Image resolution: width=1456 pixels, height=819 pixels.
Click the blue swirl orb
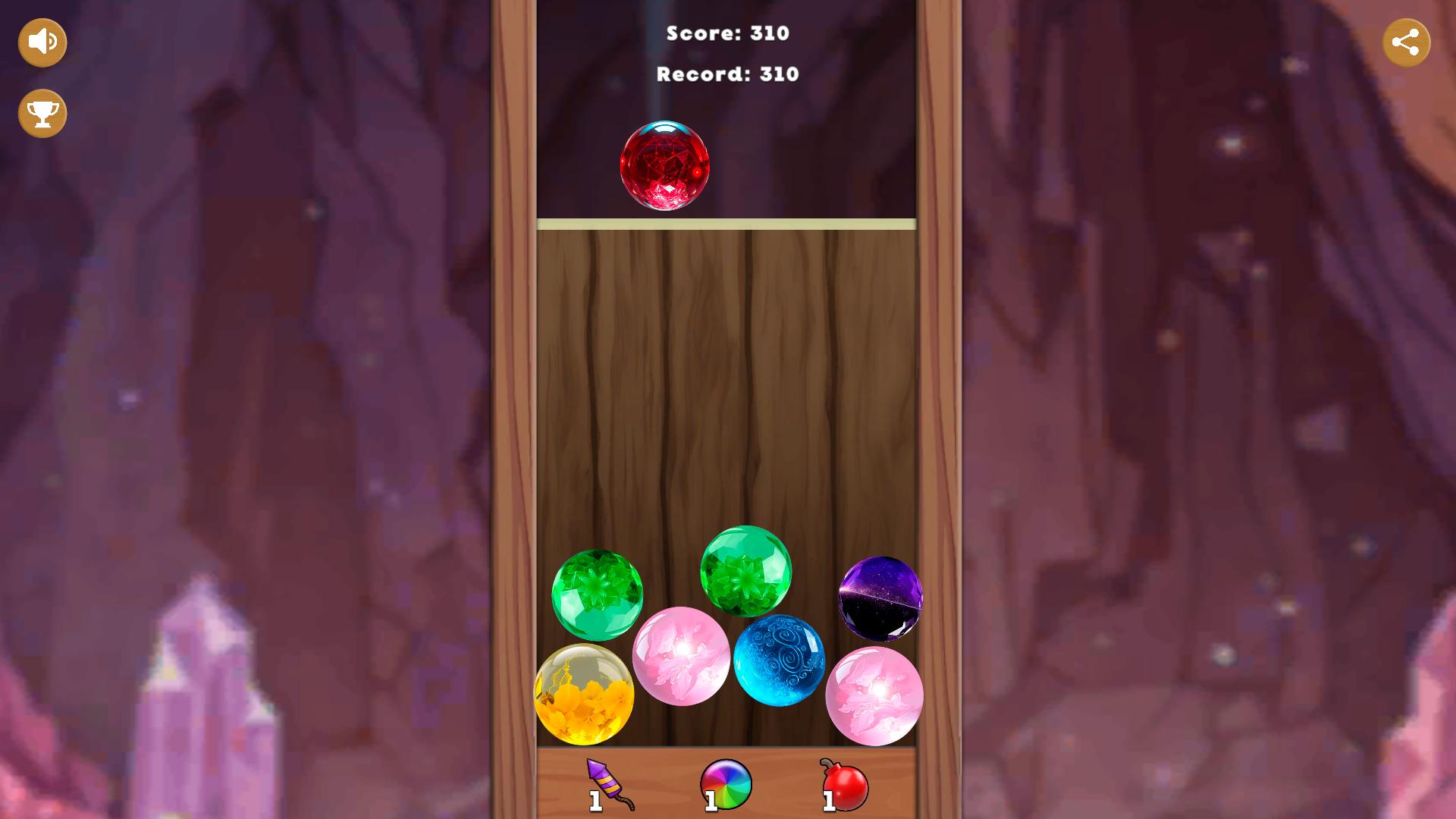[x=778, y=658]
